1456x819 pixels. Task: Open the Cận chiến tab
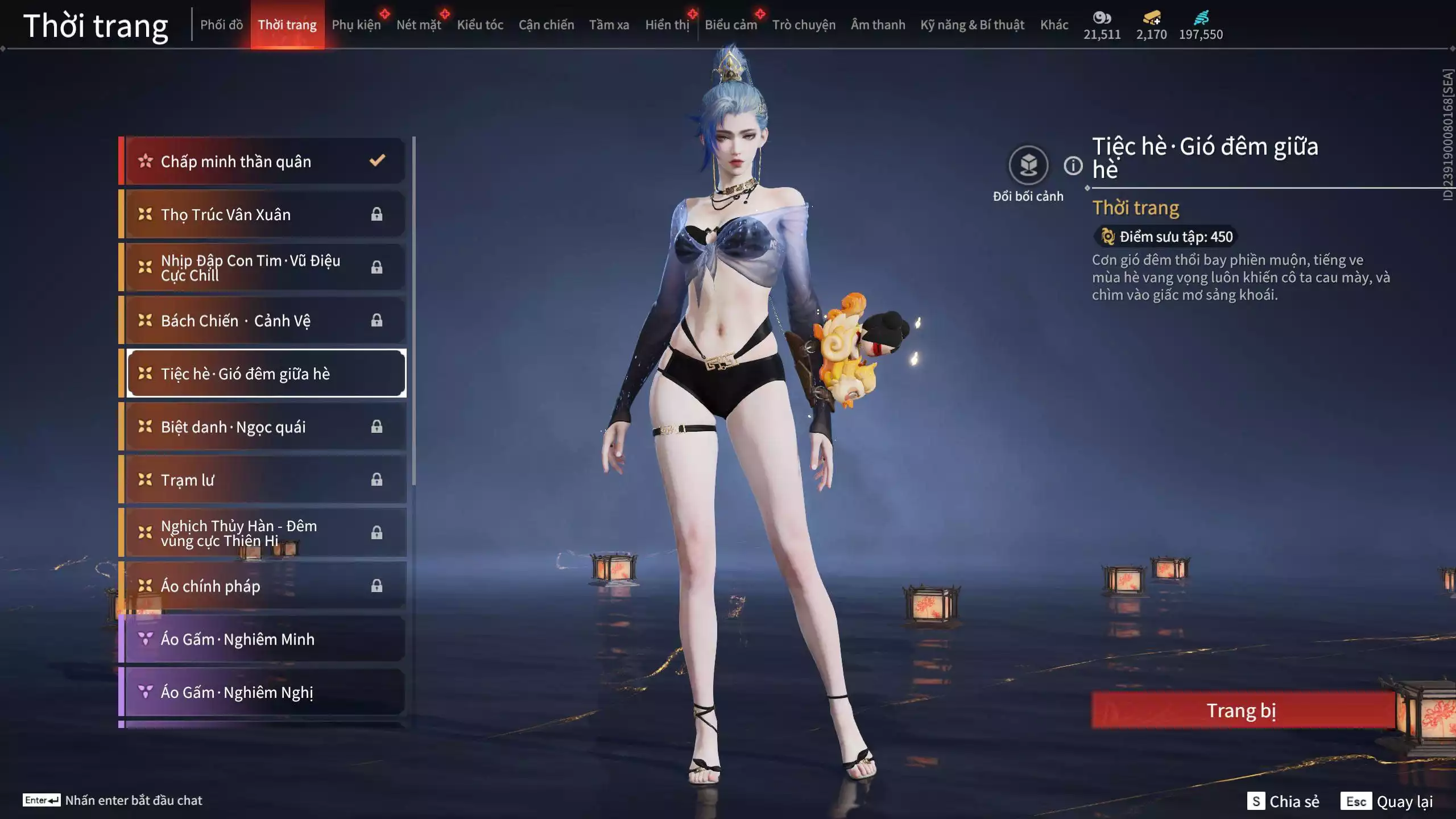click(x=546, y=25)
